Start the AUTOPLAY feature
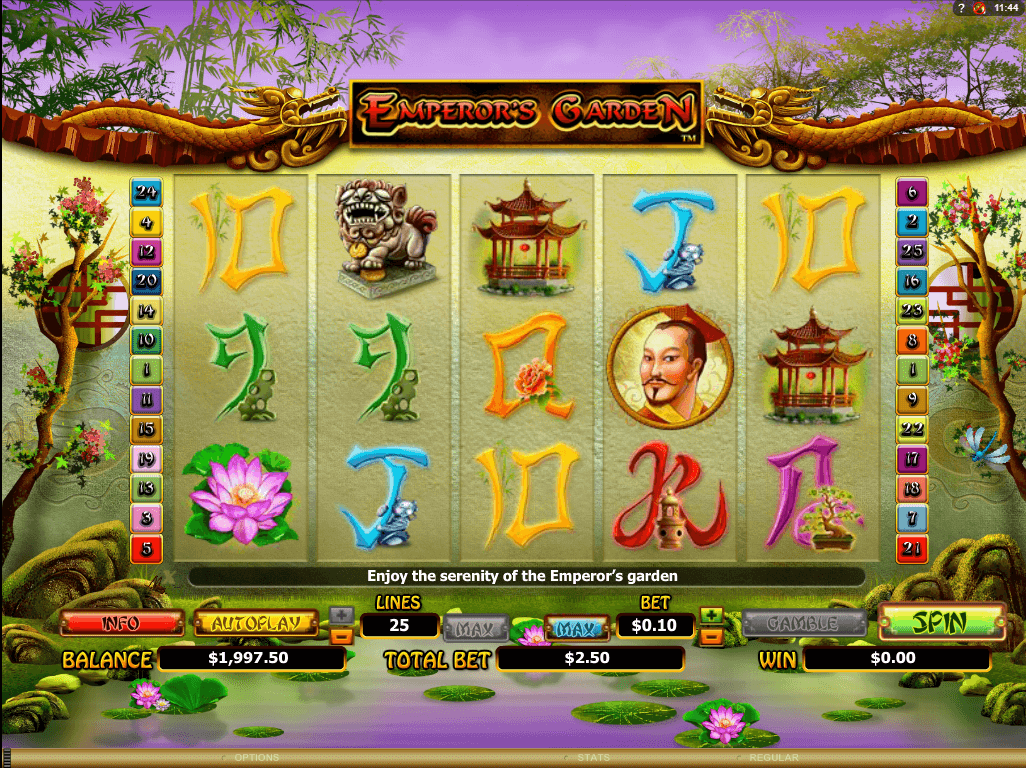 tap(256, 623)
